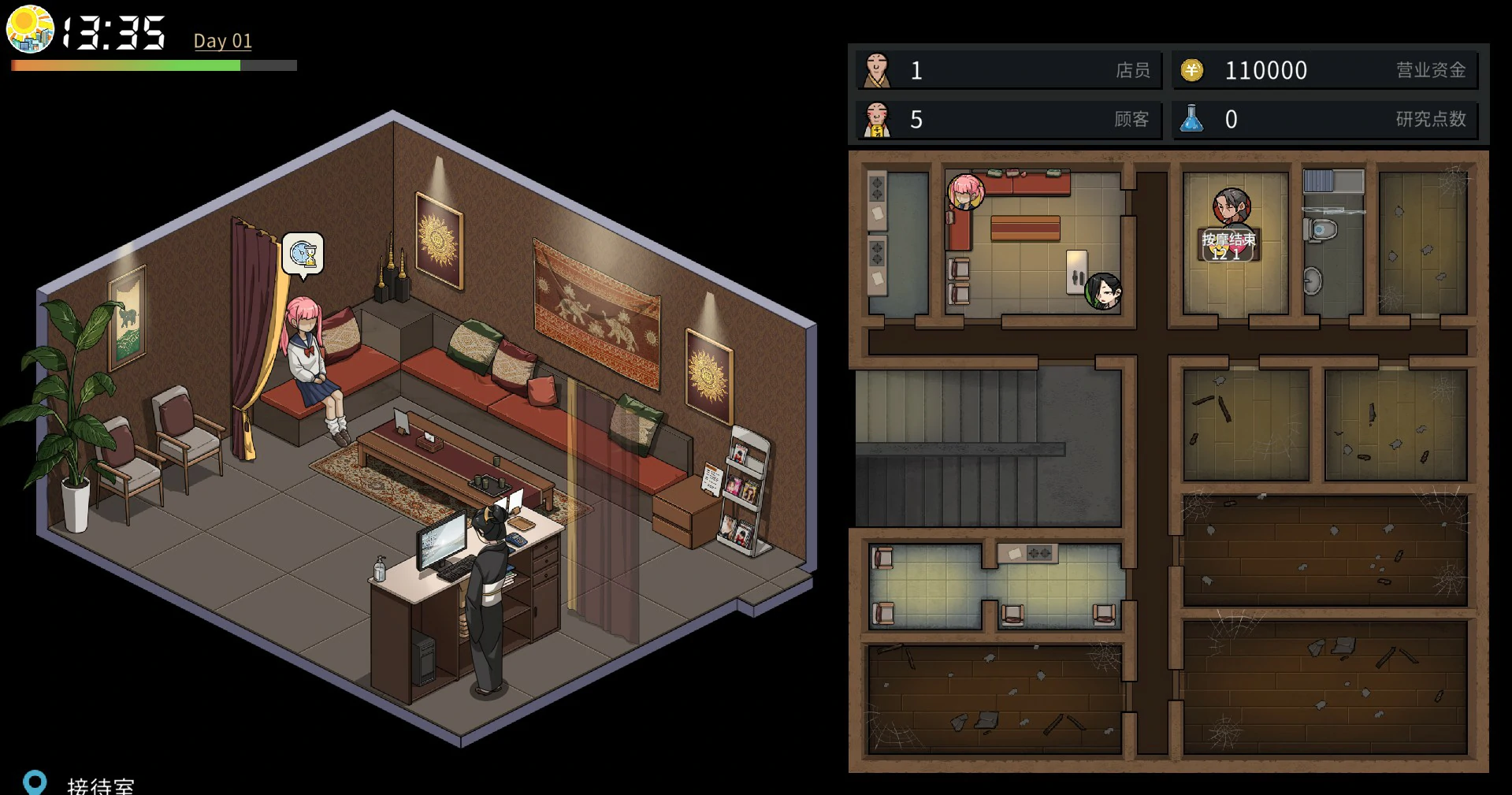Open the 研究点数 research points panel

pyautogui.click(x=1324, y=120)
